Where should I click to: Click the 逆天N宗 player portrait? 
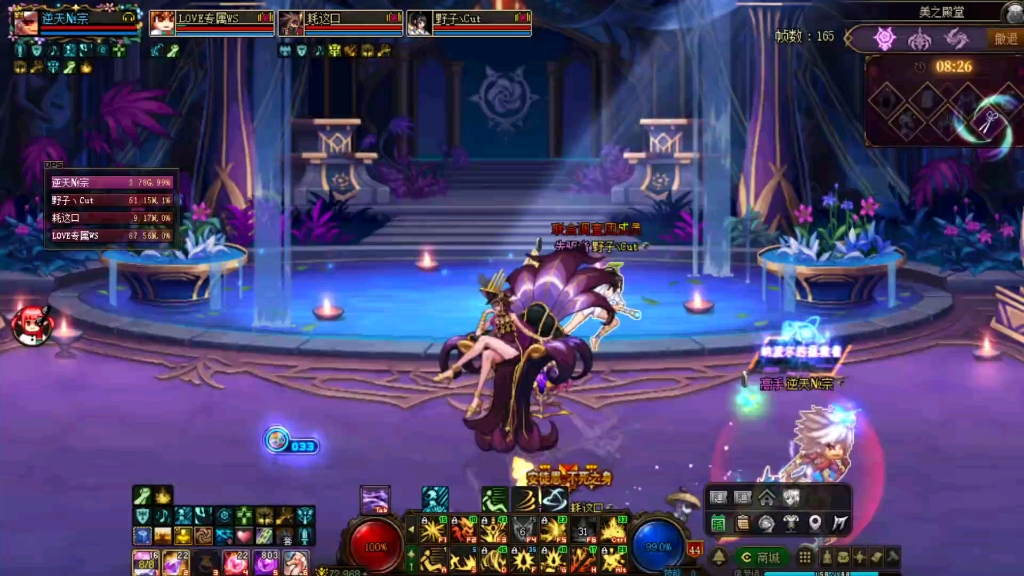point(25,22)
